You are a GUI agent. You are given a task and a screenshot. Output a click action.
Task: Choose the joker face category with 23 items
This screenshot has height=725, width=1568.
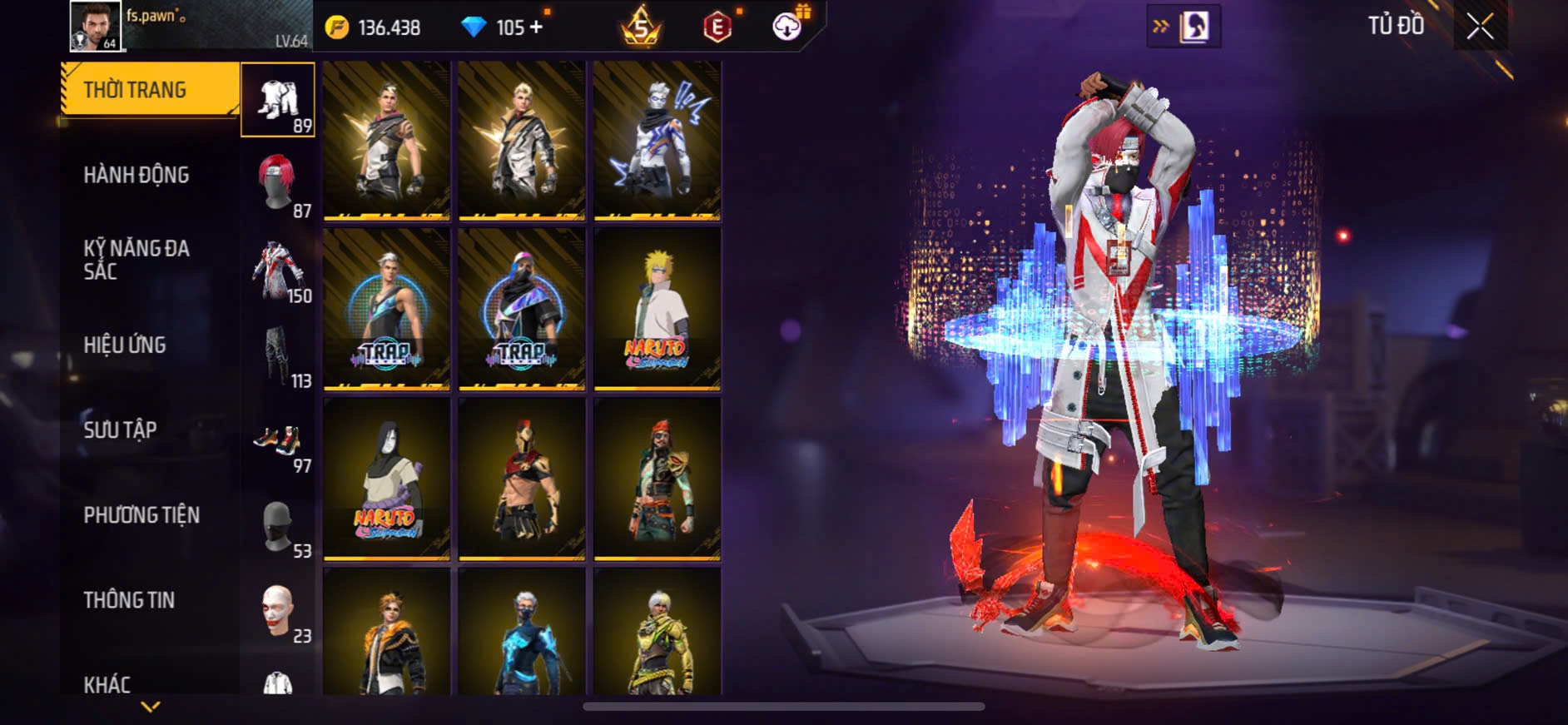tap(278, 612)
